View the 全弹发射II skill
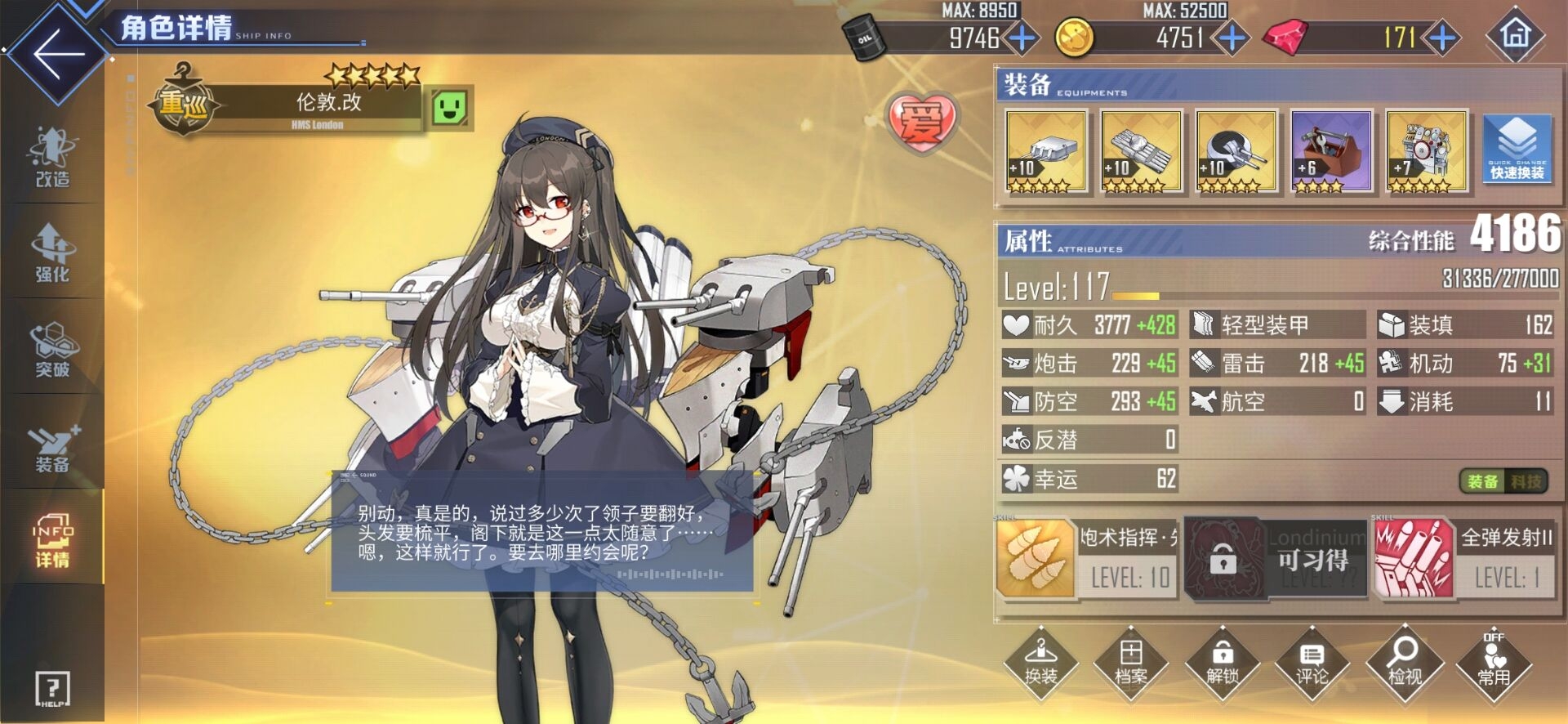 point(1464,560)
